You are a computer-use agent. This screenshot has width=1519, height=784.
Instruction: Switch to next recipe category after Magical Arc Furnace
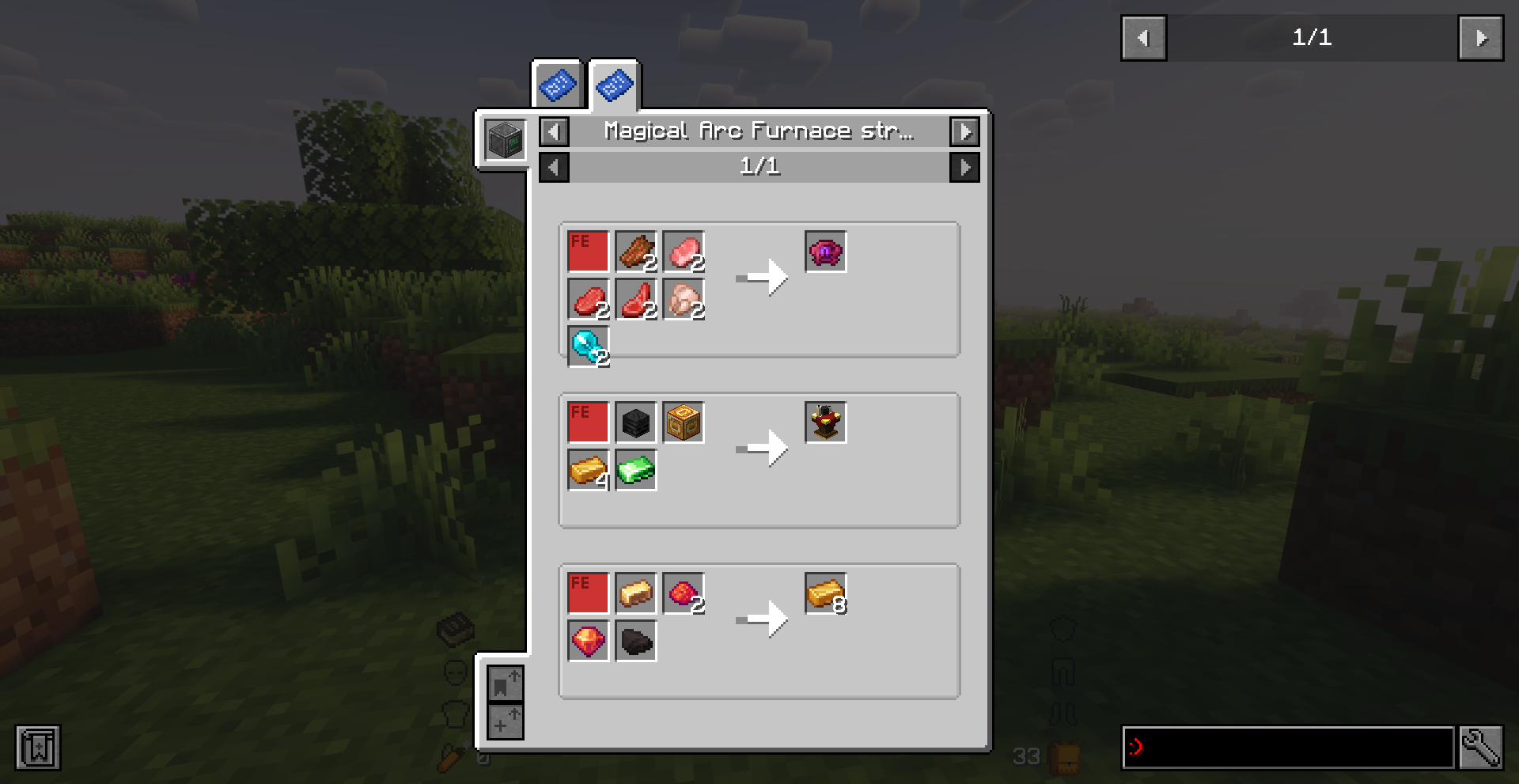pos(964,132)
